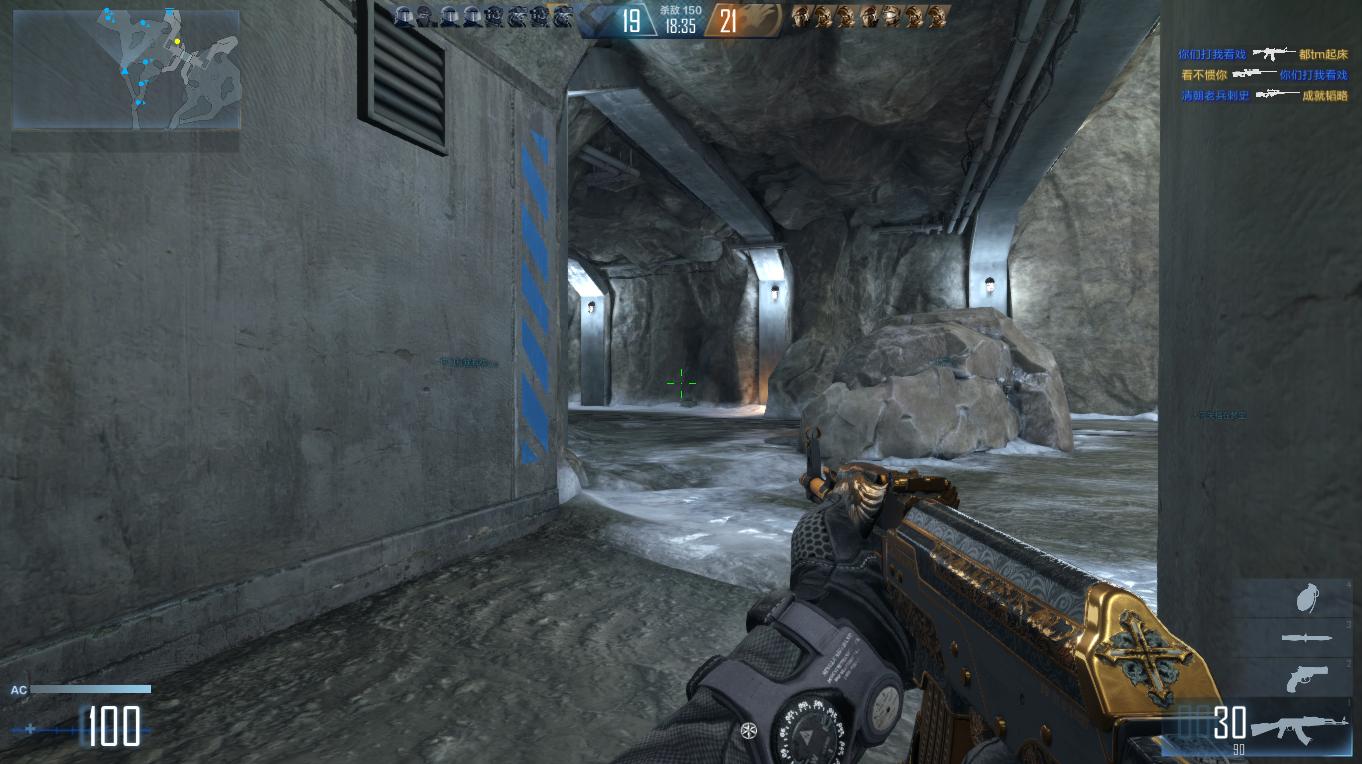Click the minimap in the corner

click(126, 70)
